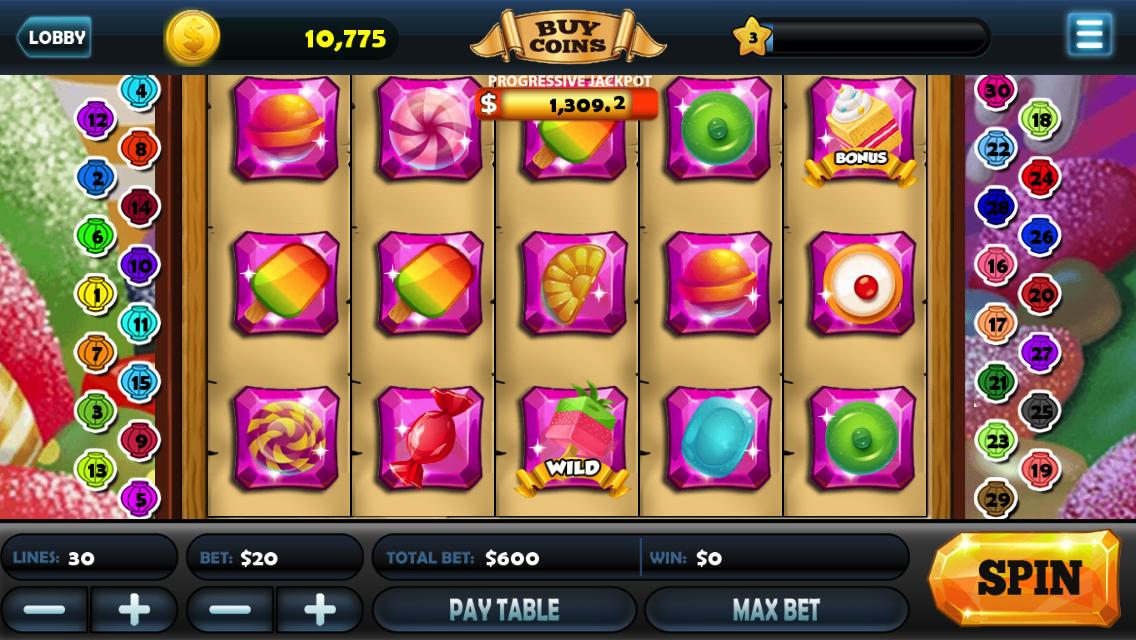This screenshot has width=1136, height=640.
Task: Choose payline marker 7
Action: point(97,352)
